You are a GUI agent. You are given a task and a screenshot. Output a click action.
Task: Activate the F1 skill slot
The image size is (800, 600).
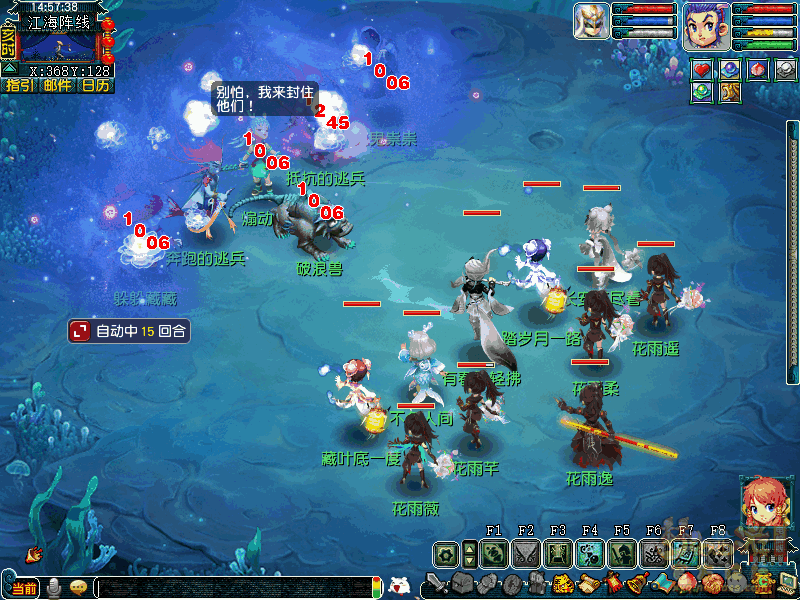[494, 553]
